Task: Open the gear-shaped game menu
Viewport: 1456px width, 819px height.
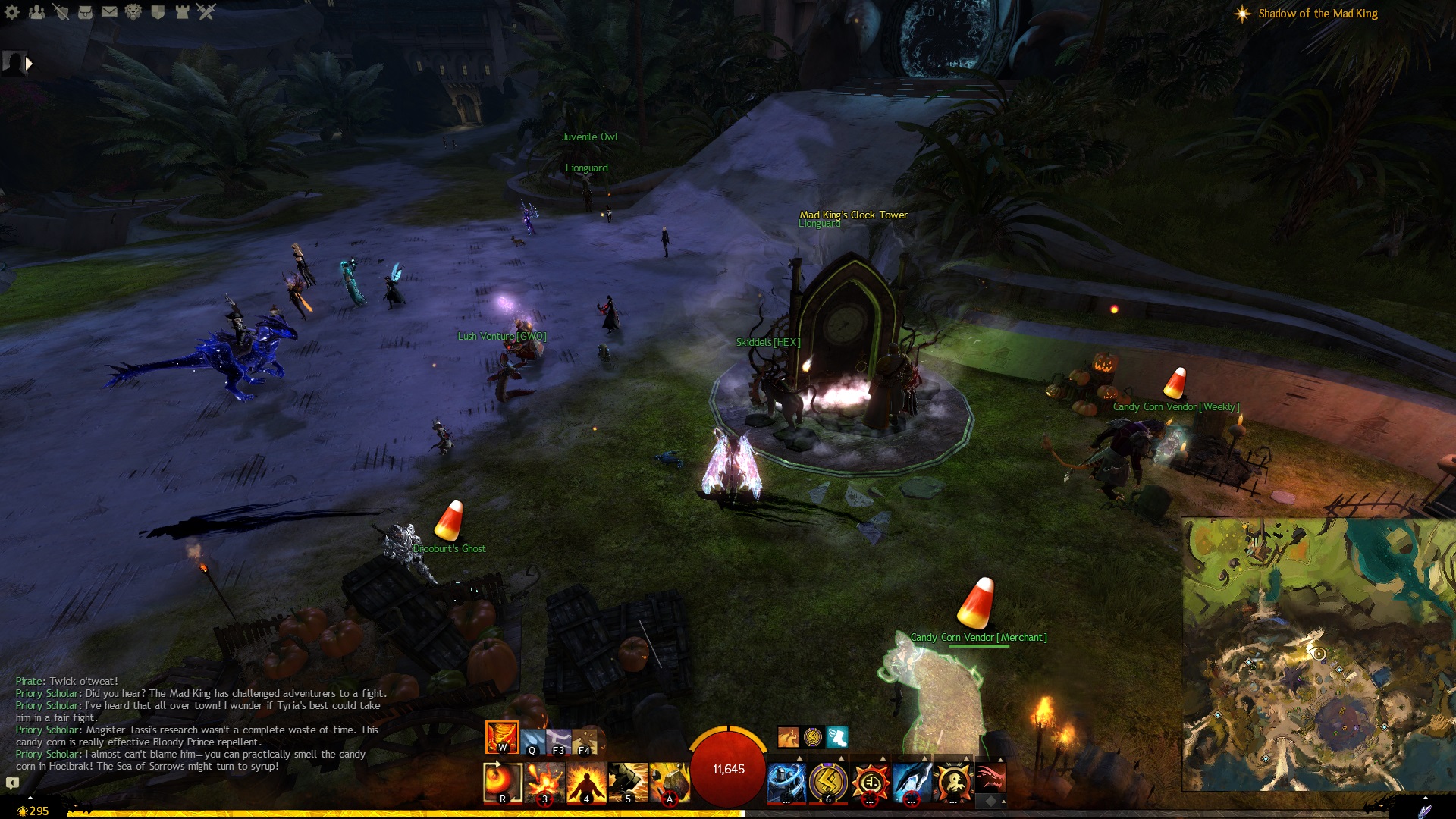Action: click(x=12, y=12)
